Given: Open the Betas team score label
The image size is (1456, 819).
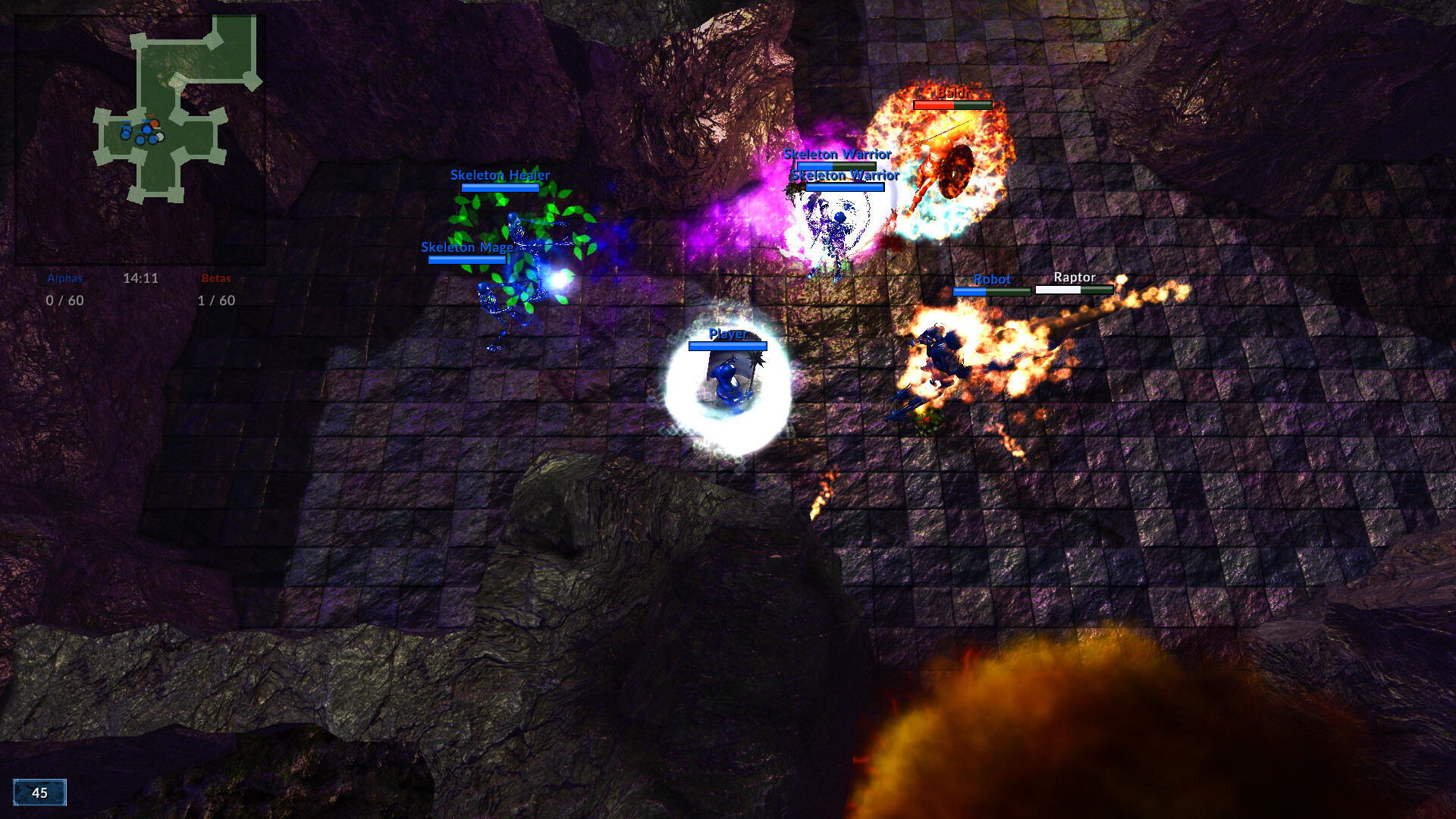Looking at the screenshot, I should (217, 278).
